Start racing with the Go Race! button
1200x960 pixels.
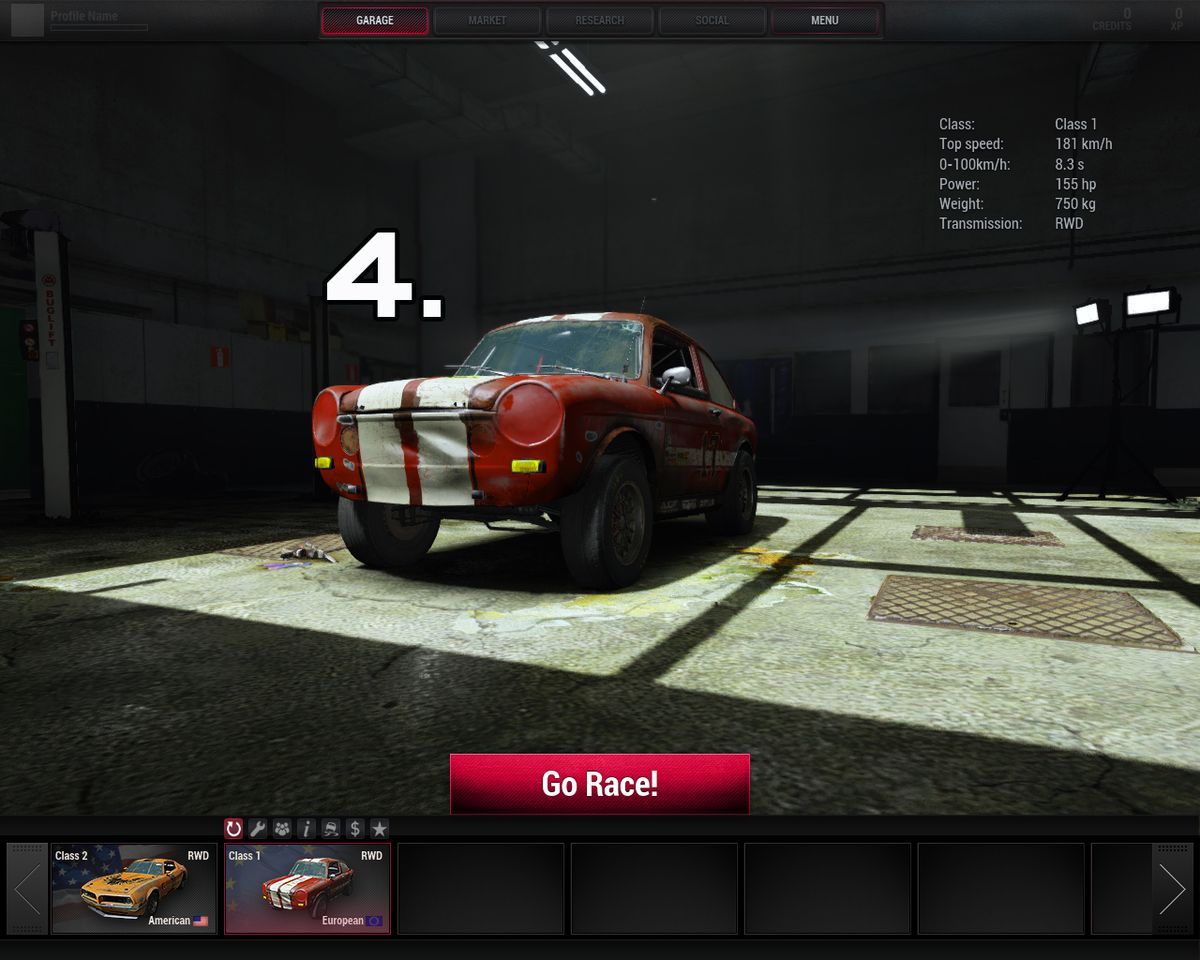click(599, 783)
